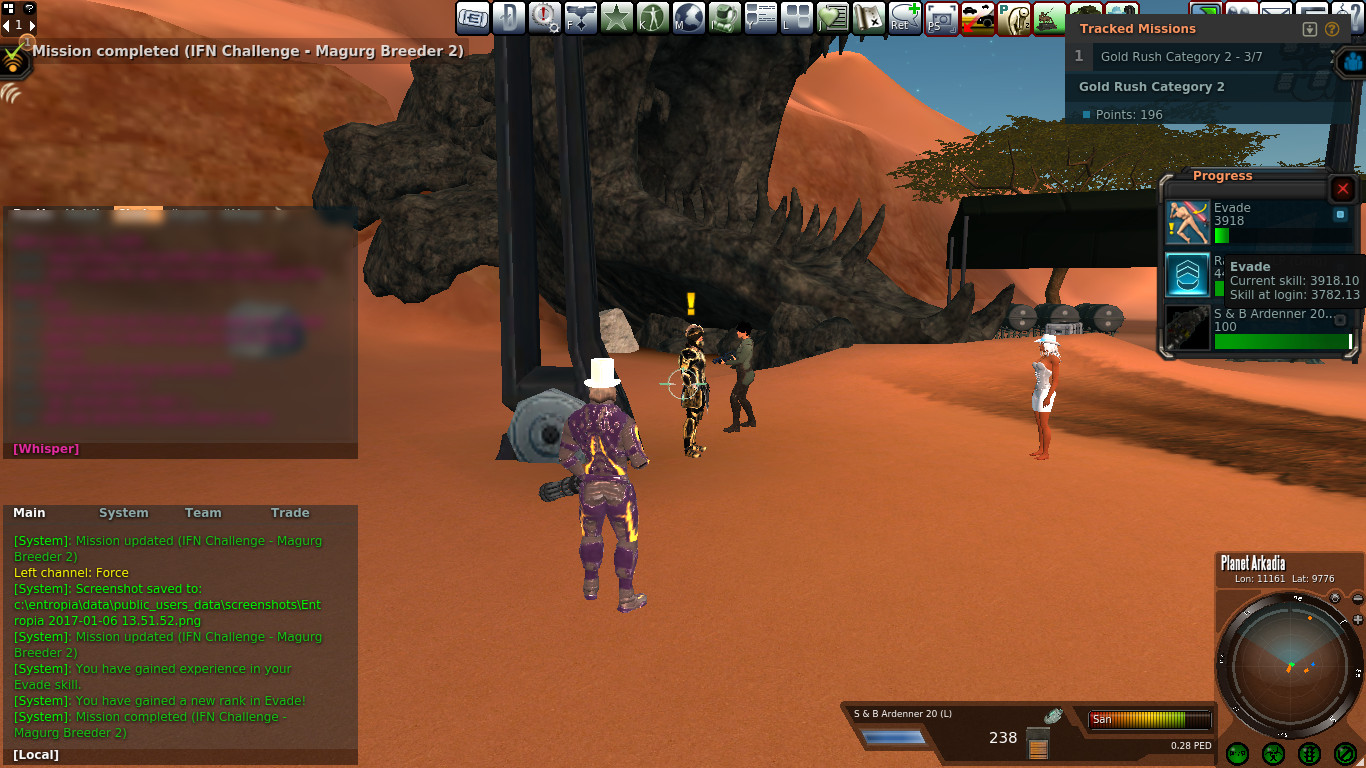Open the Team chat tab
This screenshot has width=1366, height=768.
[x=203, y=513]
